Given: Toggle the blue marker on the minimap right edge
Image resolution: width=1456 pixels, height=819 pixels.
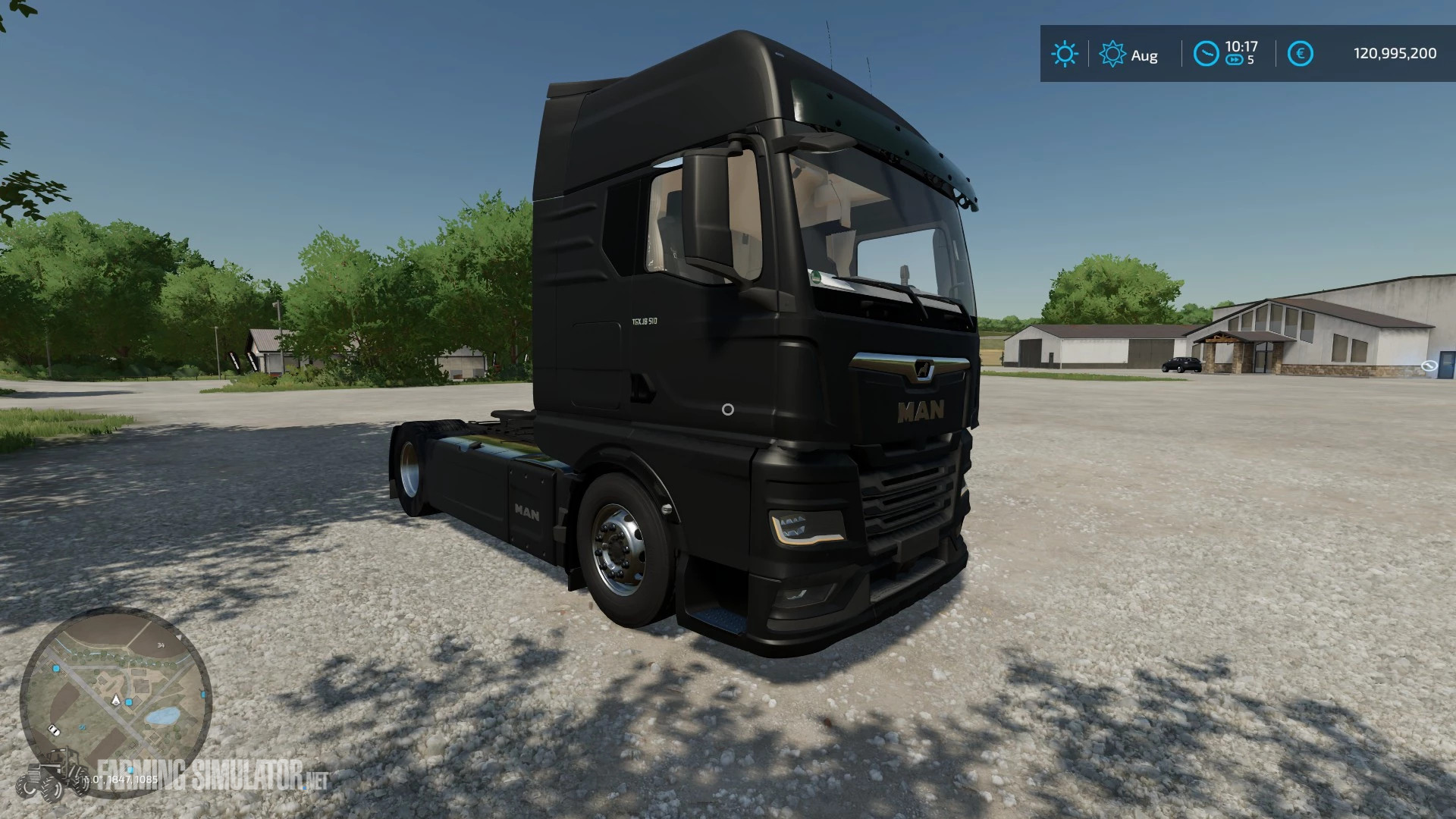Looking at the screenshot, I should [x=203, y=694].
